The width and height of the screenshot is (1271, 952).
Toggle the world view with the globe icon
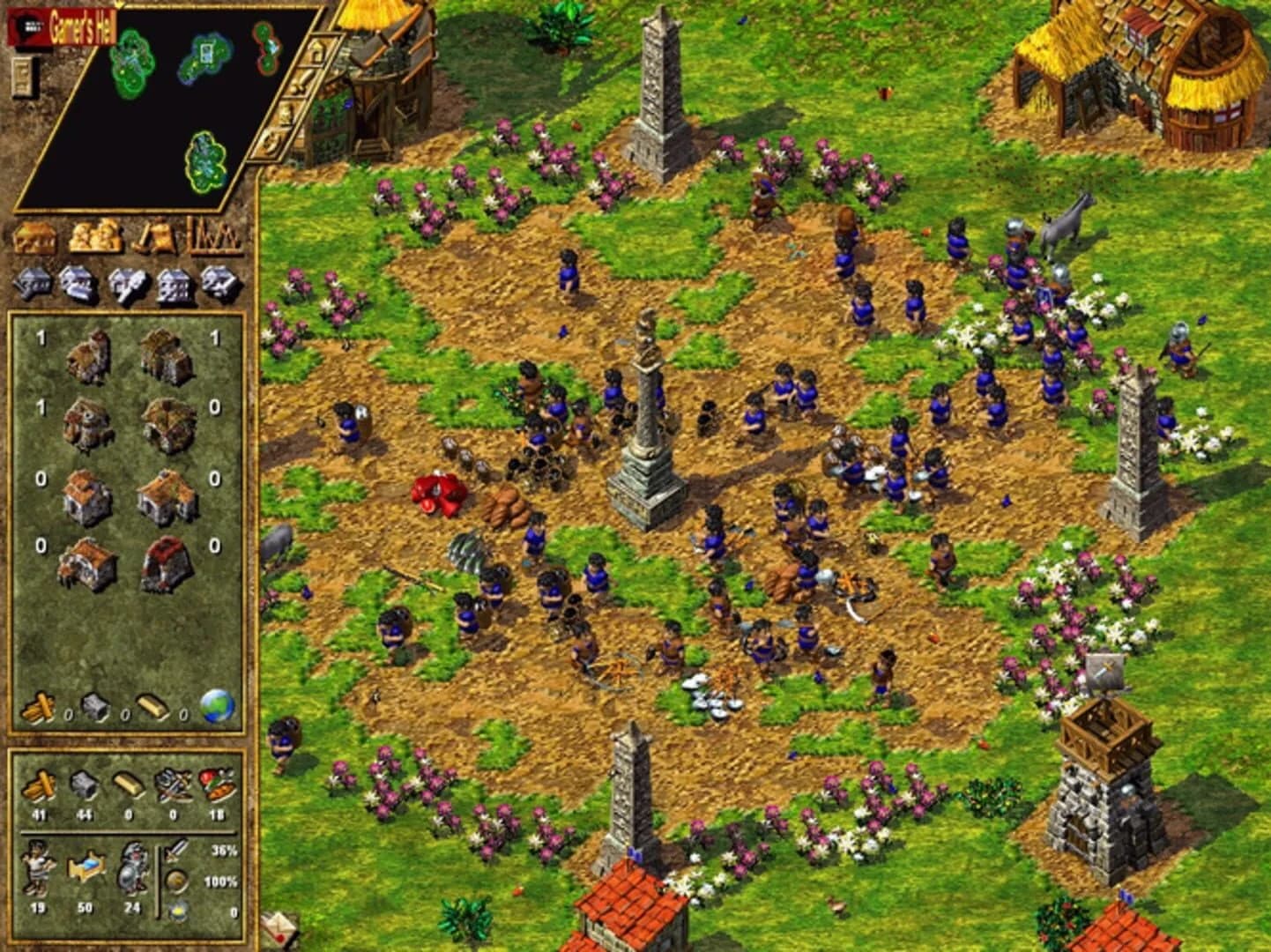[x=217, y=705]
